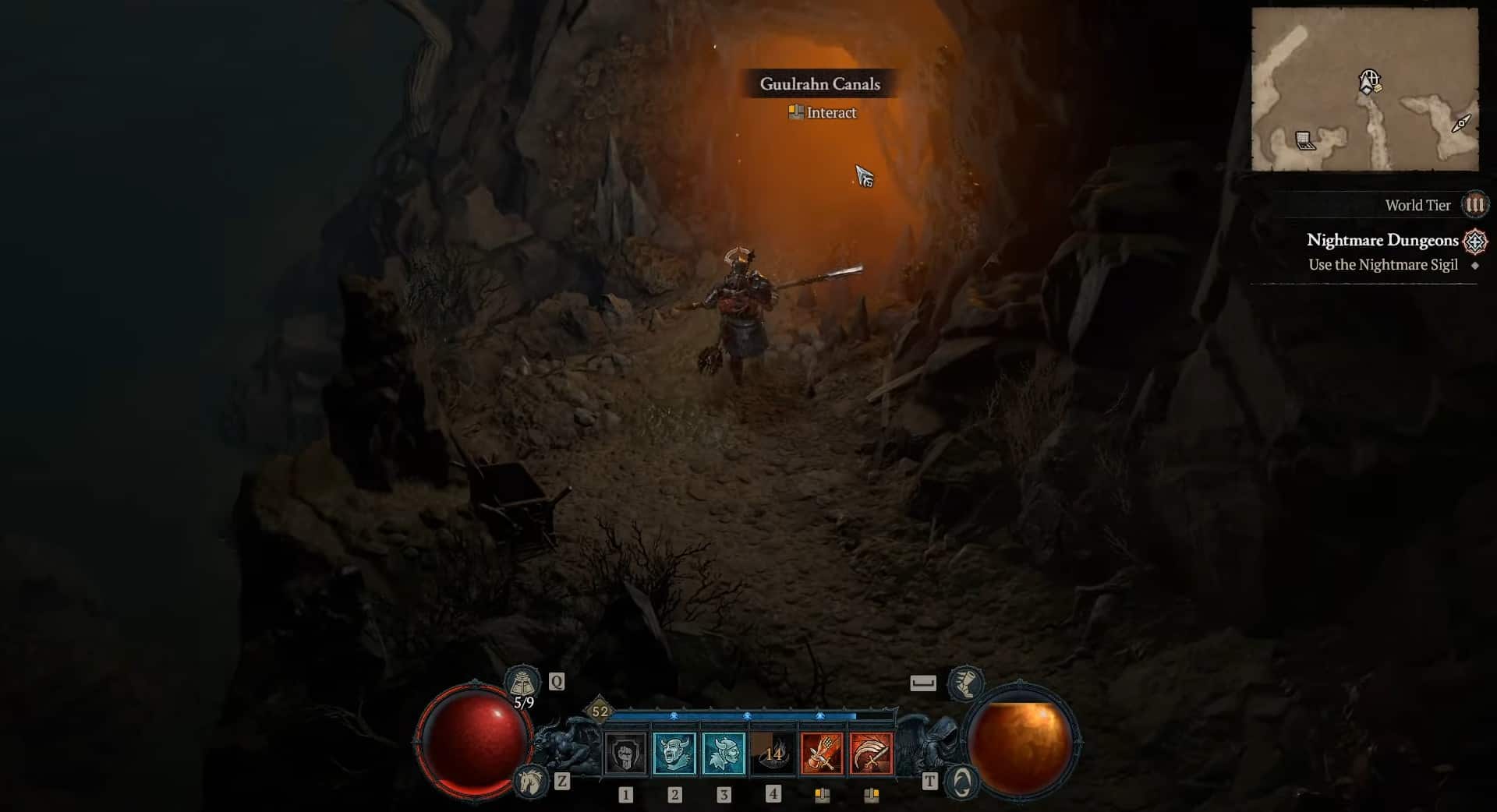Use the horned helm skill on slot 3
Screen dimensions: 1497x812
point(724,754)
